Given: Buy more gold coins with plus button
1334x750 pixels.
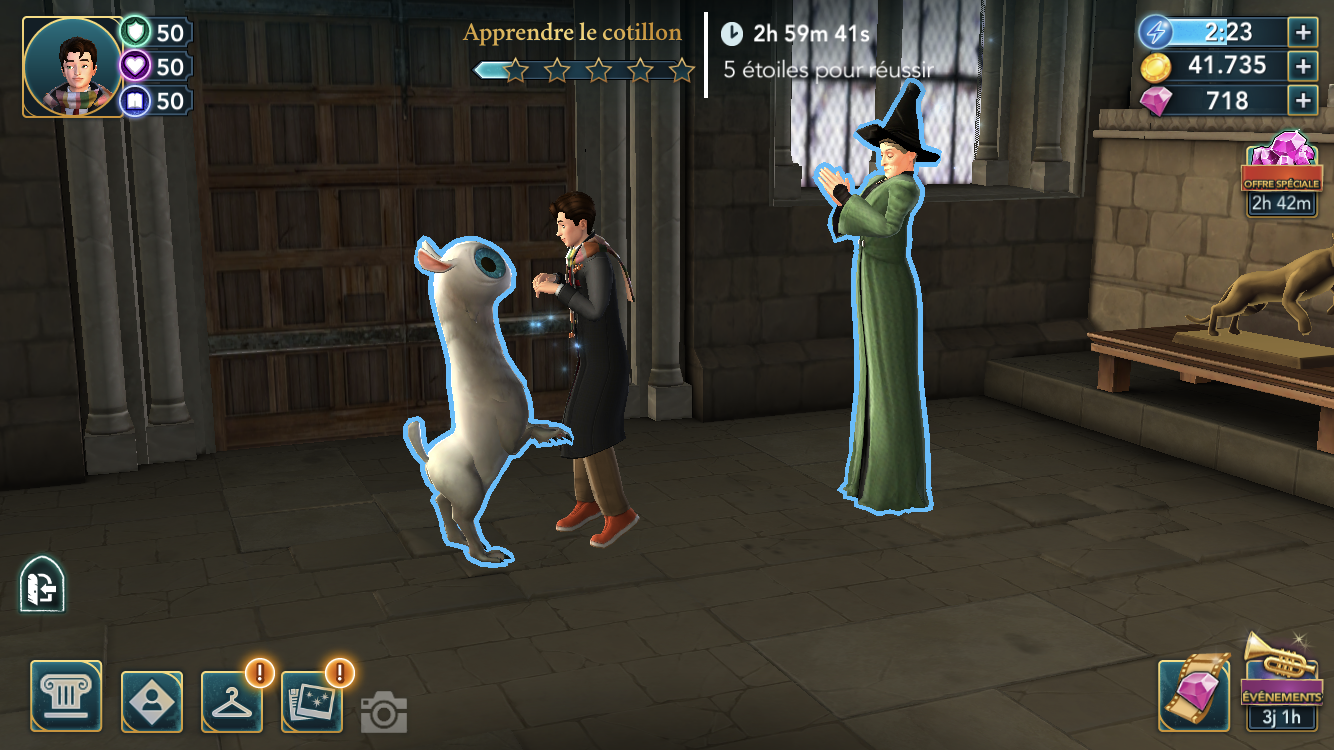Looking at the screenshot, I should tap(1303, 66).
